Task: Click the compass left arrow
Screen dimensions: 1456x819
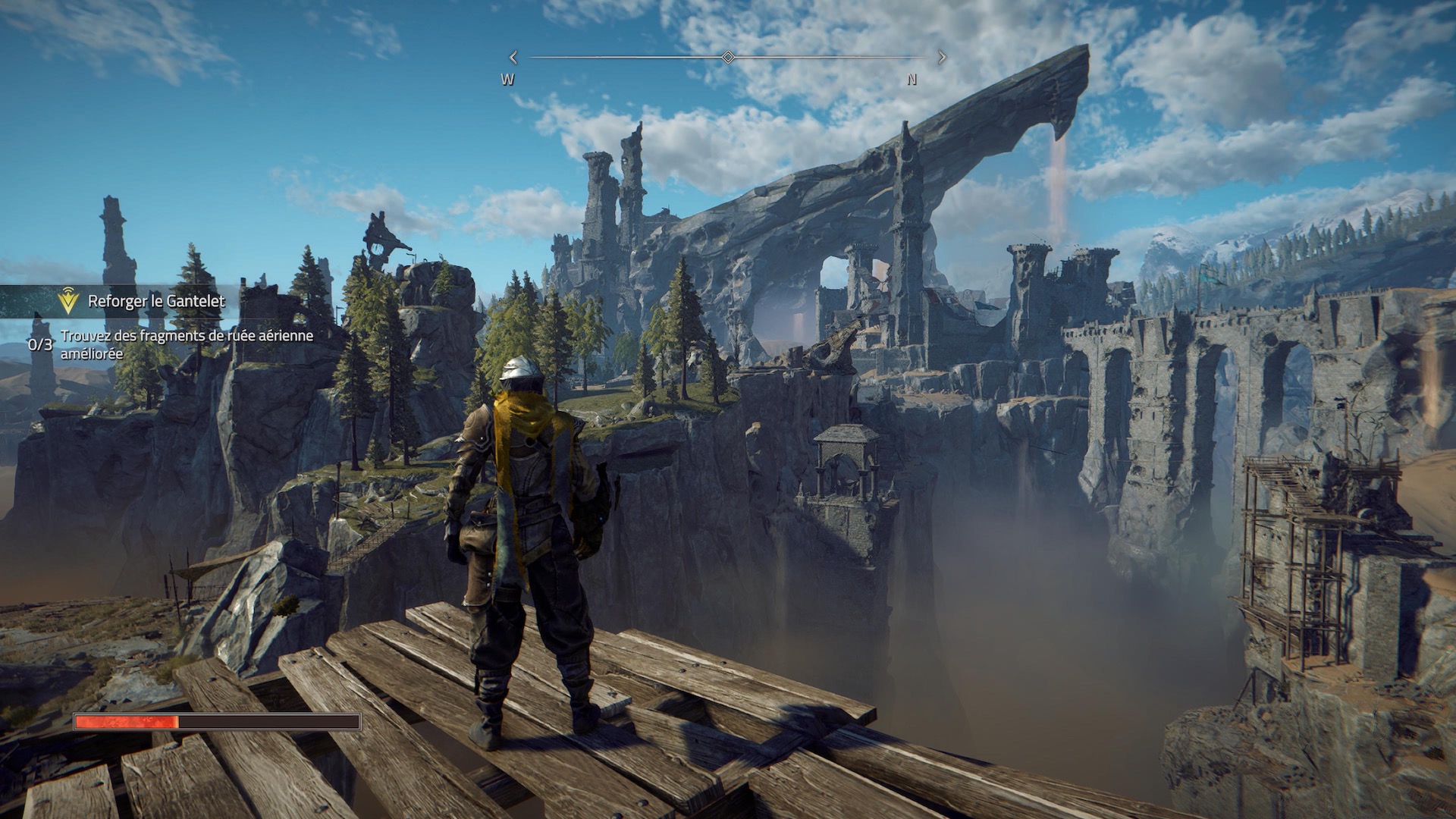Action: (x=513, y=57)
